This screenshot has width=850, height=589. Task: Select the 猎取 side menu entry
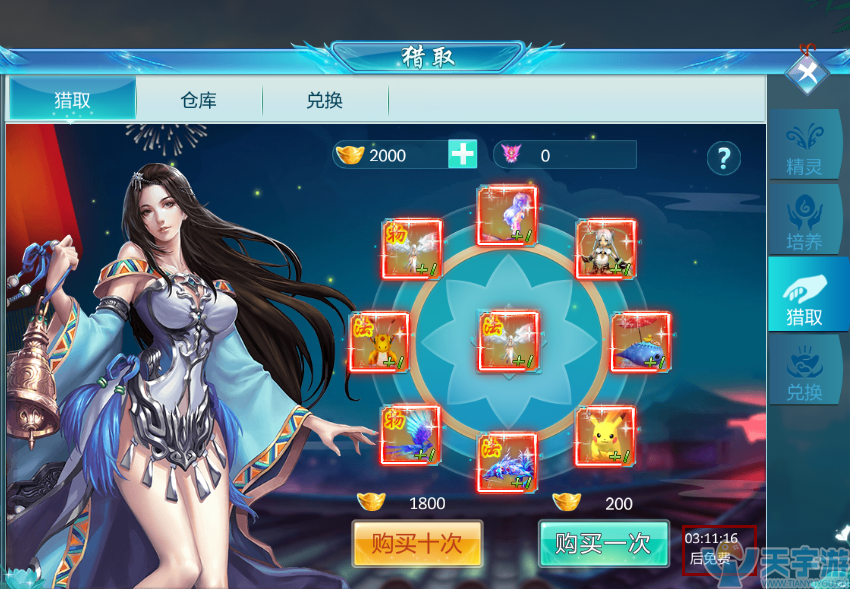pyautogui.click(x=804, y=300)
